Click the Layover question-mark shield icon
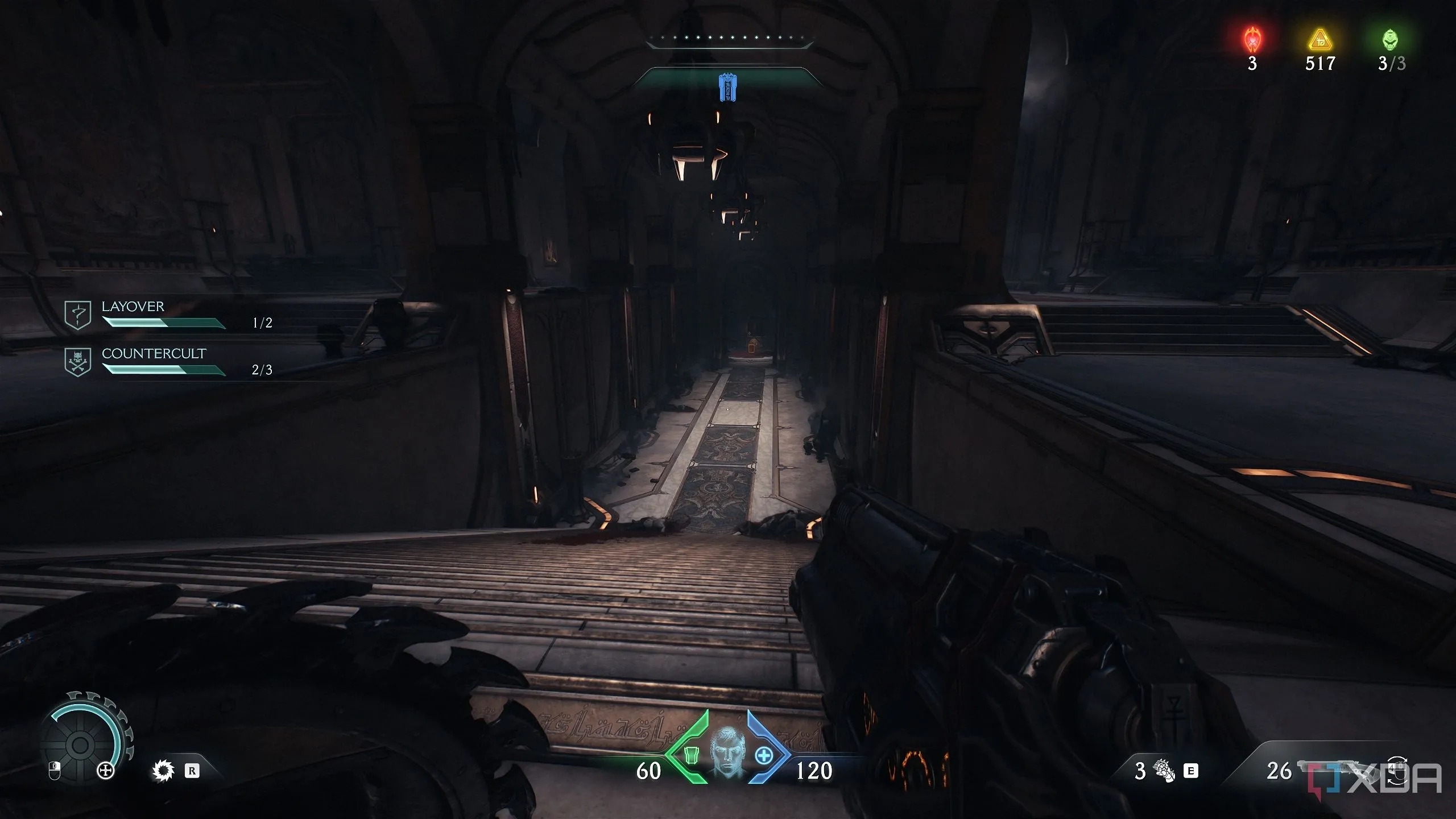1456x819 pixels. point(78,315)
